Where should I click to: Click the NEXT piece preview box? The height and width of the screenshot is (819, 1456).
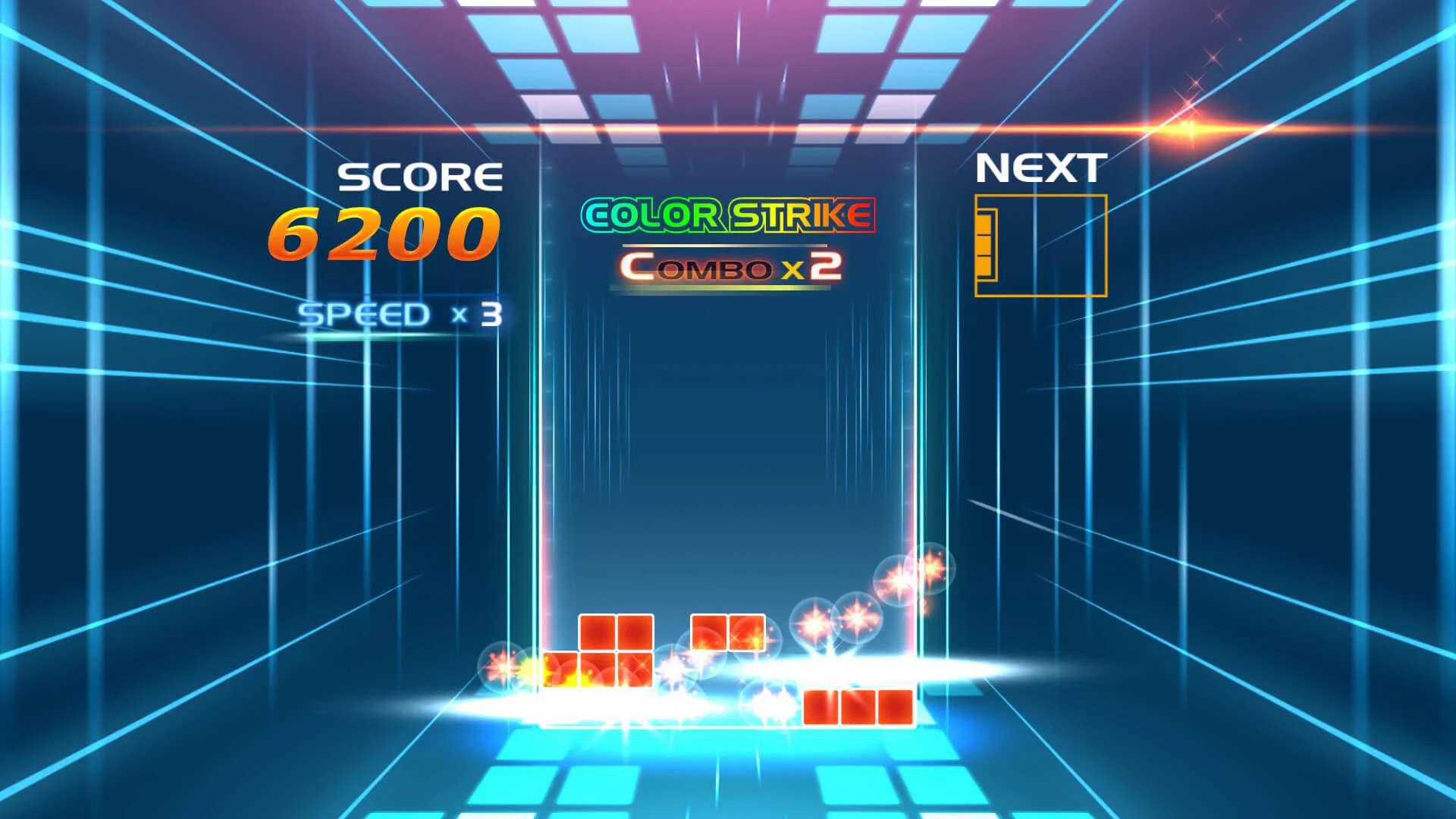(1040, 245)
